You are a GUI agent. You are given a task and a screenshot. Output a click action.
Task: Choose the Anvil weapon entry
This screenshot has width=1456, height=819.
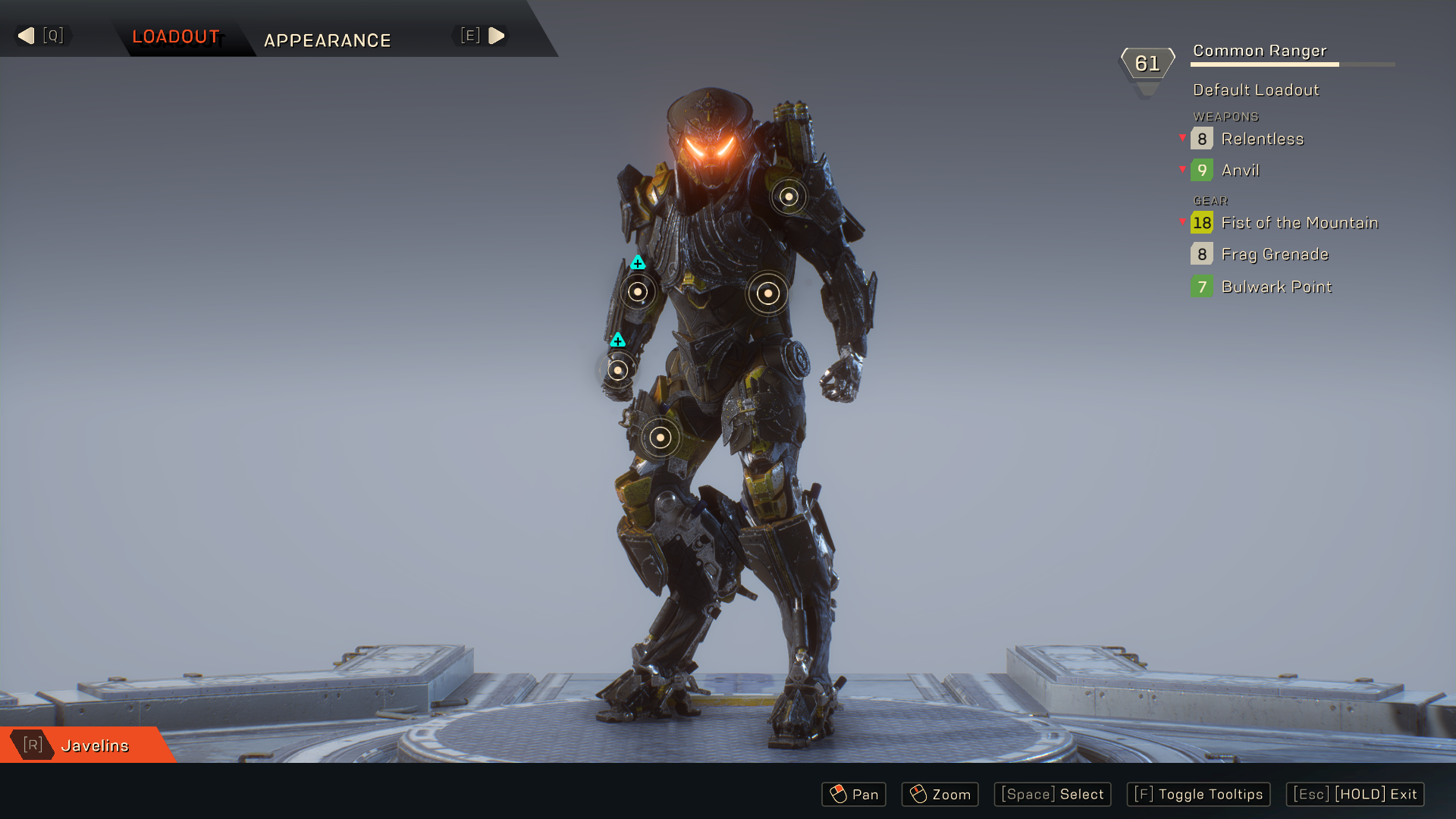(x=1240, y=171)
